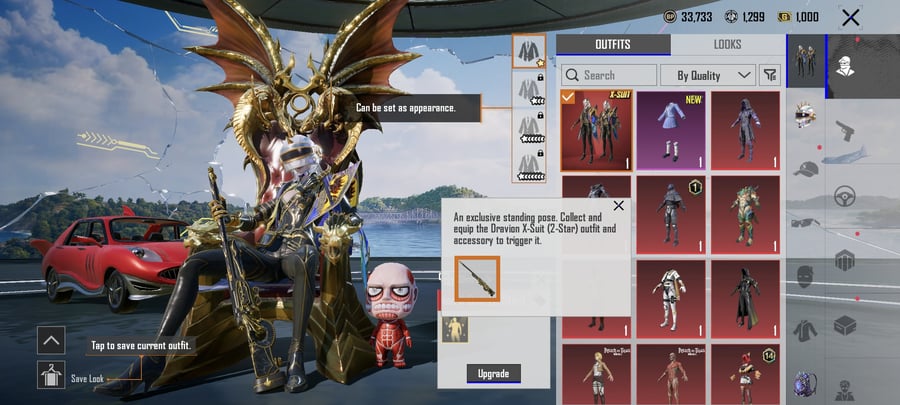The image size is (900, 405).
Task: Click the outfit search field
Action: coord(608,75)
